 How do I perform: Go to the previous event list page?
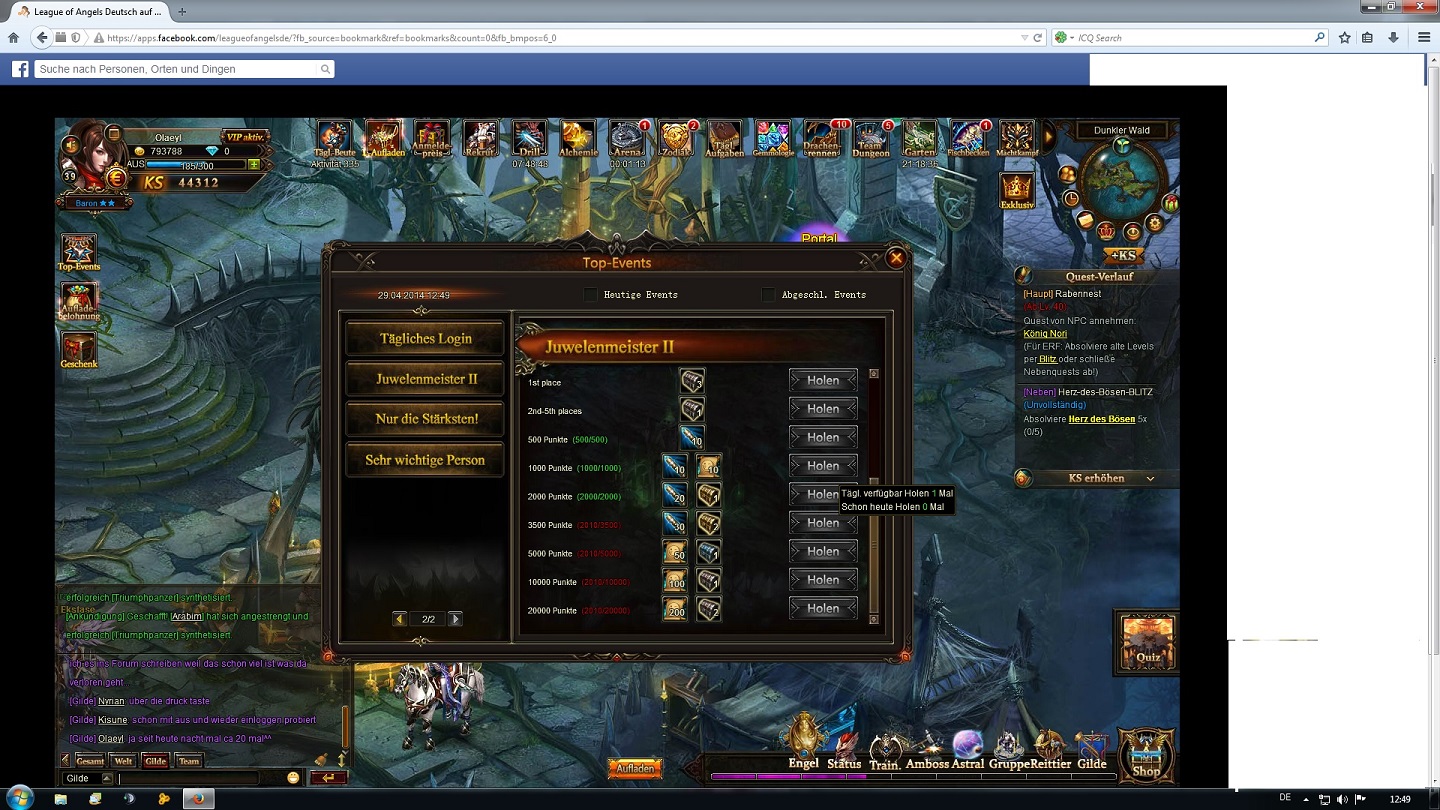tap(400, 619)
